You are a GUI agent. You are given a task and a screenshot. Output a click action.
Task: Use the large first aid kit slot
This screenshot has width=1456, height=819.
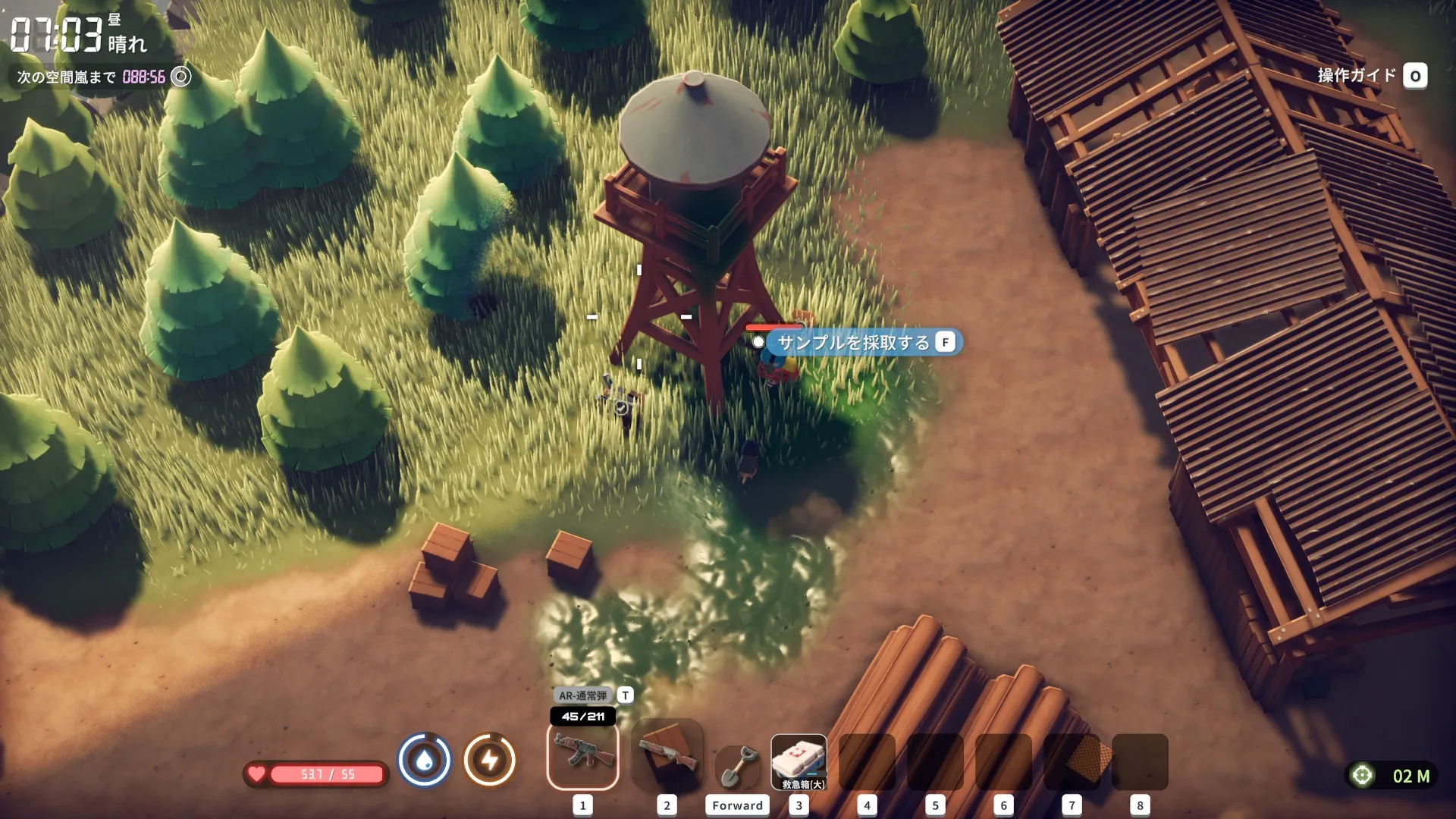799,762
